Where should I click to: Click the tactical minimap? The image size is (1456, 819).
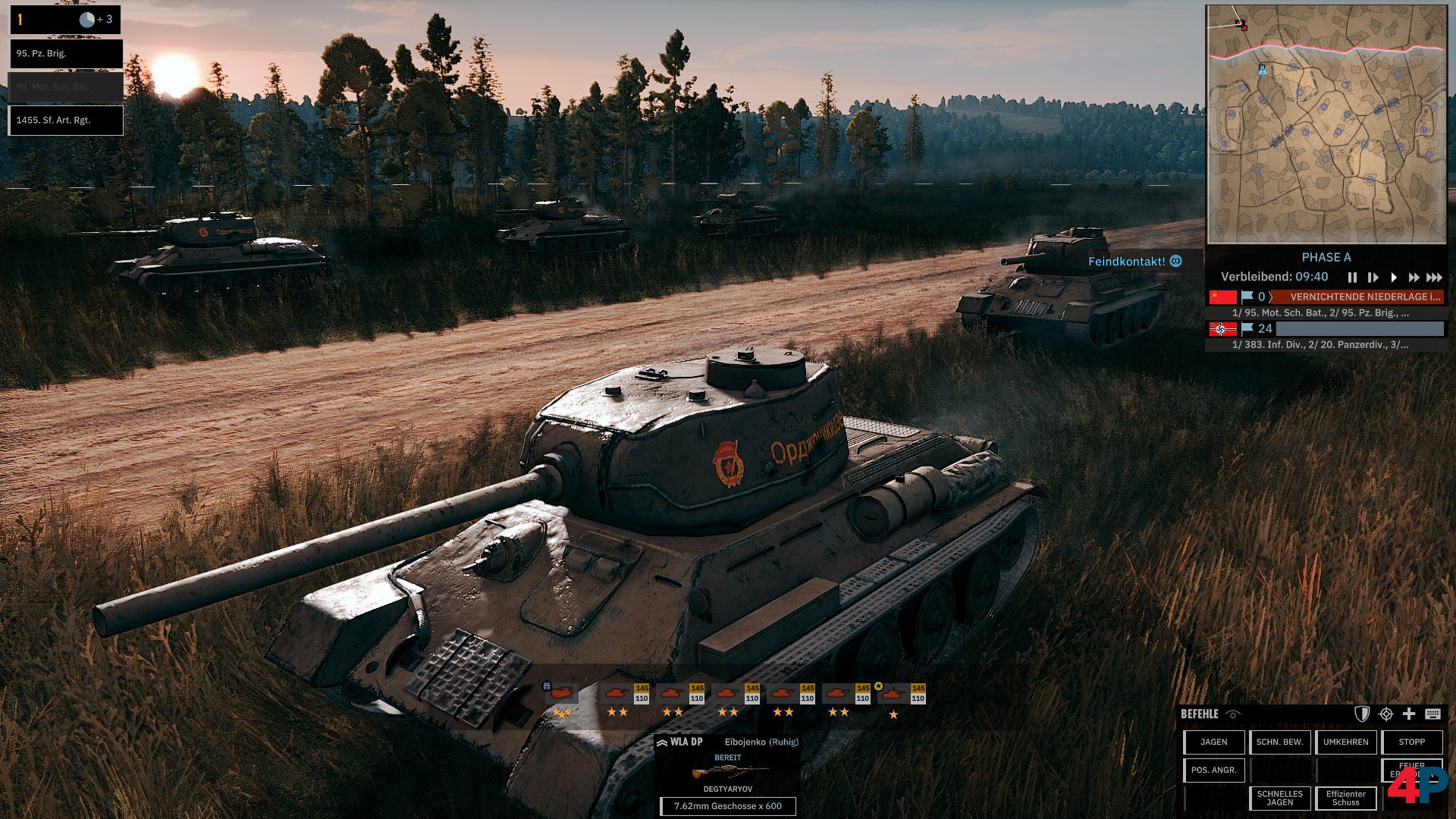pyautogui.click(x=1326, y=124)
